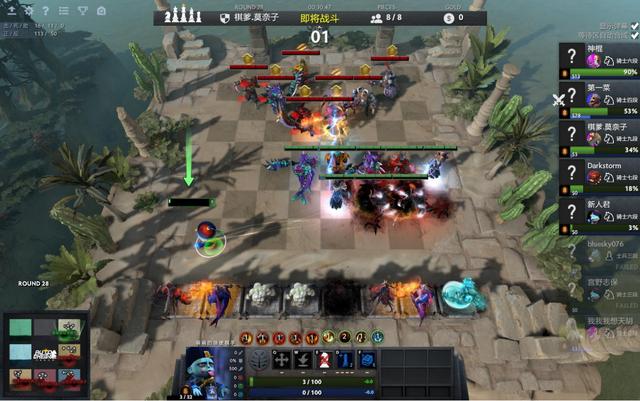The width and height of the screenshot is (640, 401).
Task: Click the minimap in the bottom-left corner
Action: click(46, 355)
